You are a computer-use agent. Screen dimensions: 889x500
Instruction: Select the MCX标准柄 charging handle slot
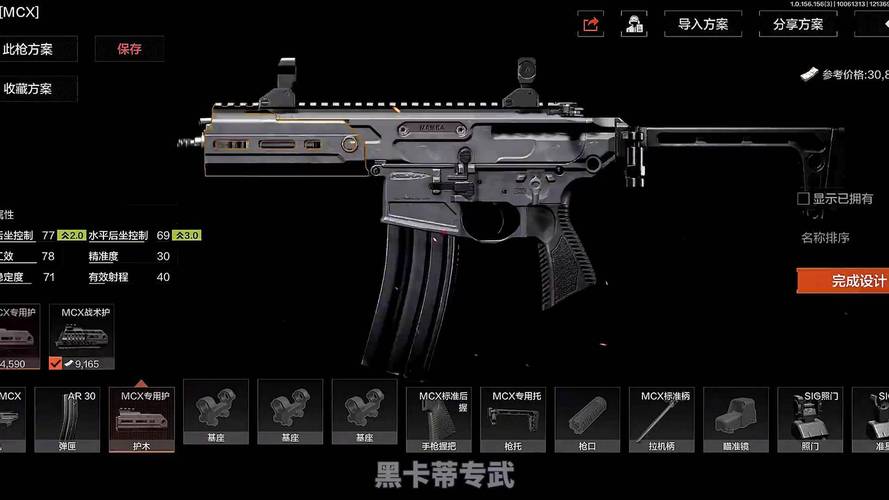point(661,415)
